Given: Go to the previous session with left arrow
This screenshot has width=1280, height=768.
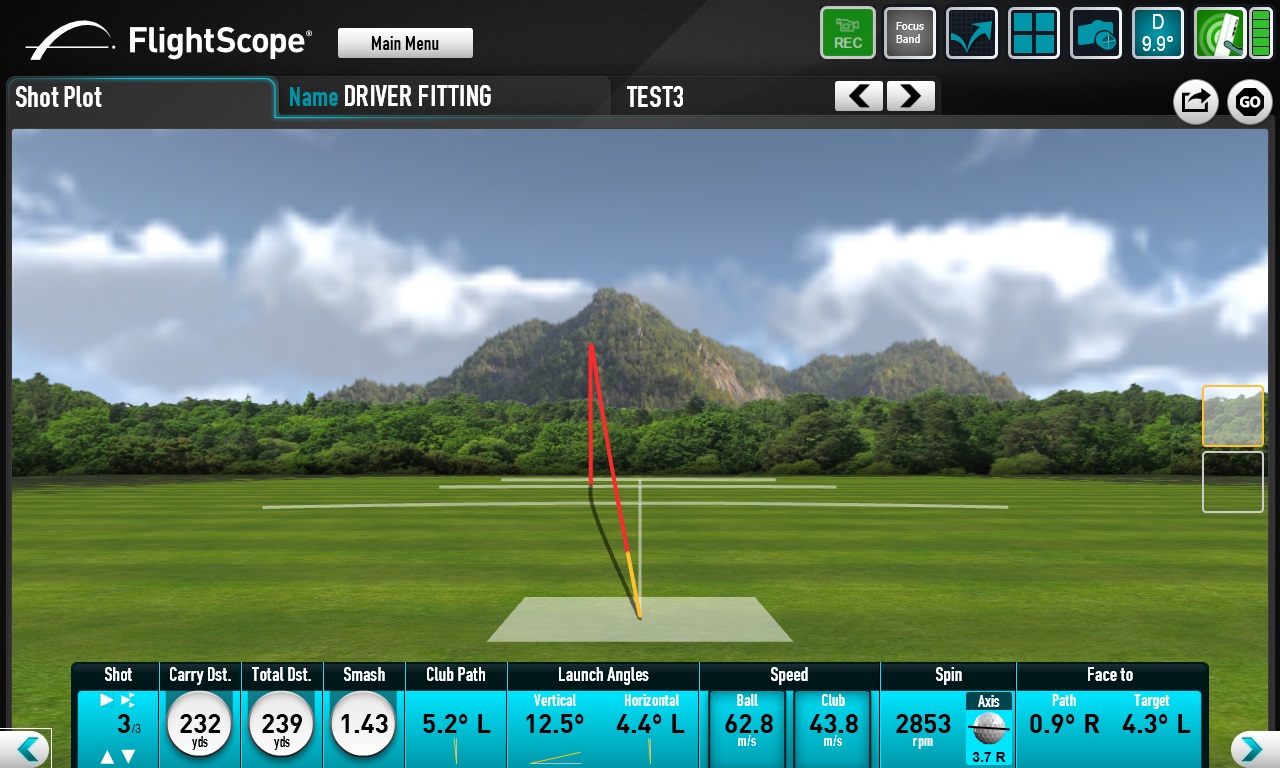Looking at the screenshot, I should tap(859, 97).
